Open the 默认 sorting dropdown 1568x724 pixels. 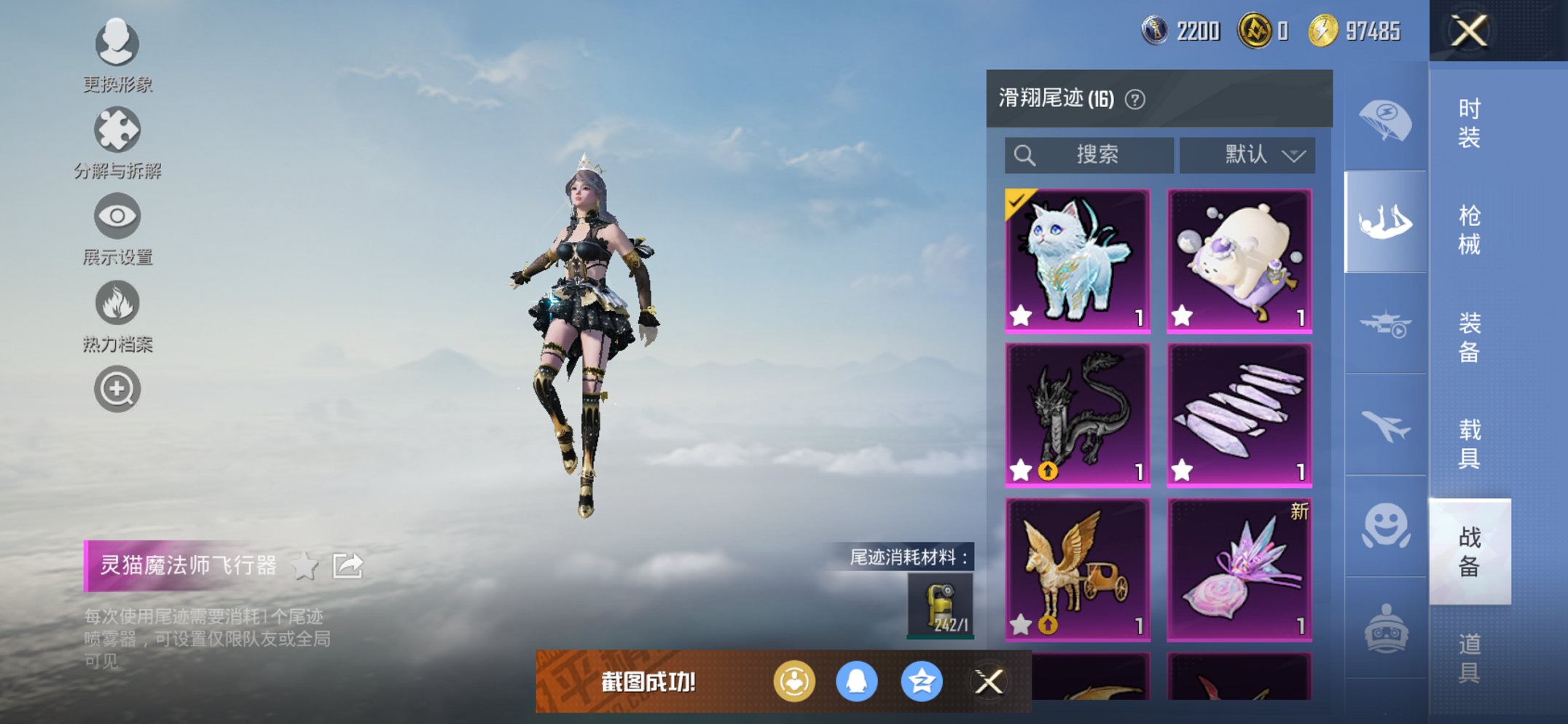tap(1247, 154)
